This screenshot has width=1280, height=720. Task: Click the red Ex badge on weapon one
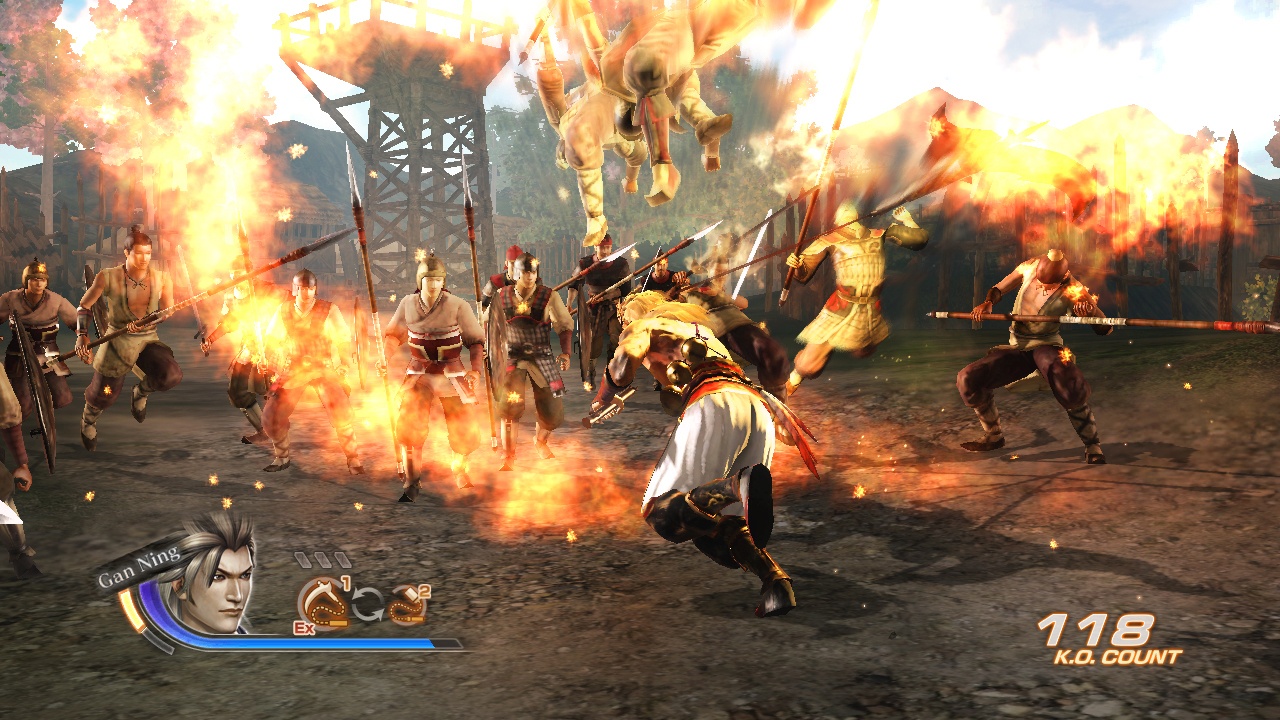point(303,627)
